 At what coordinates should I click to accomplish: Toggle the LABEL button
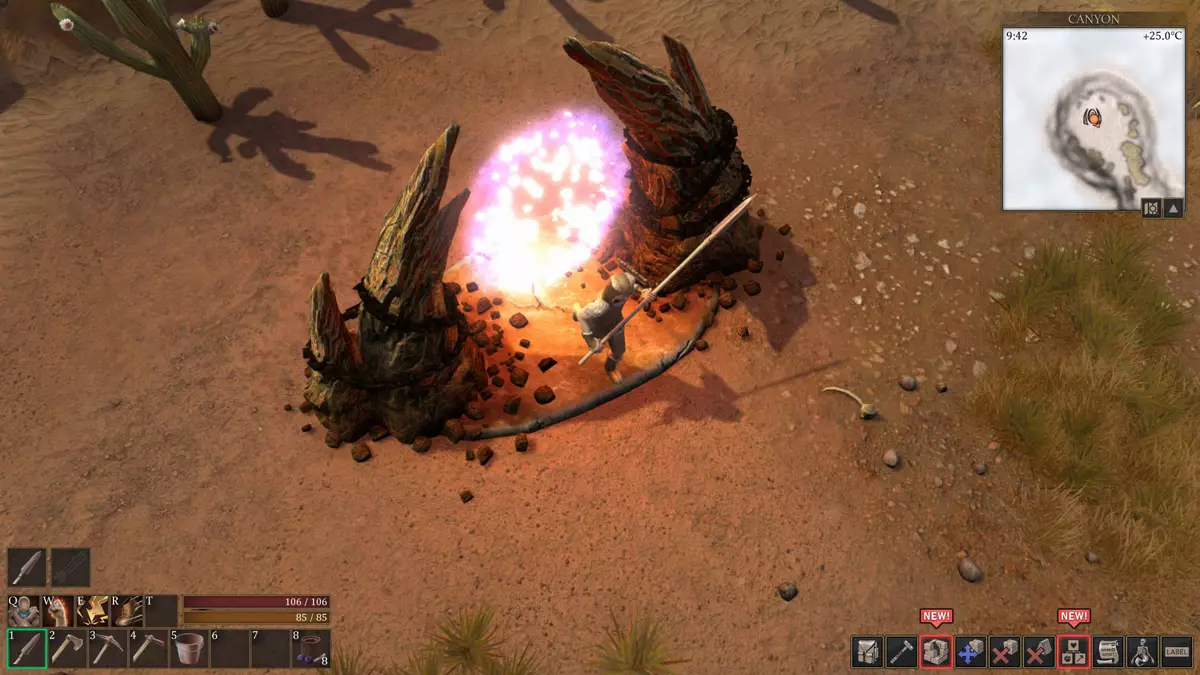(1177, 652)
